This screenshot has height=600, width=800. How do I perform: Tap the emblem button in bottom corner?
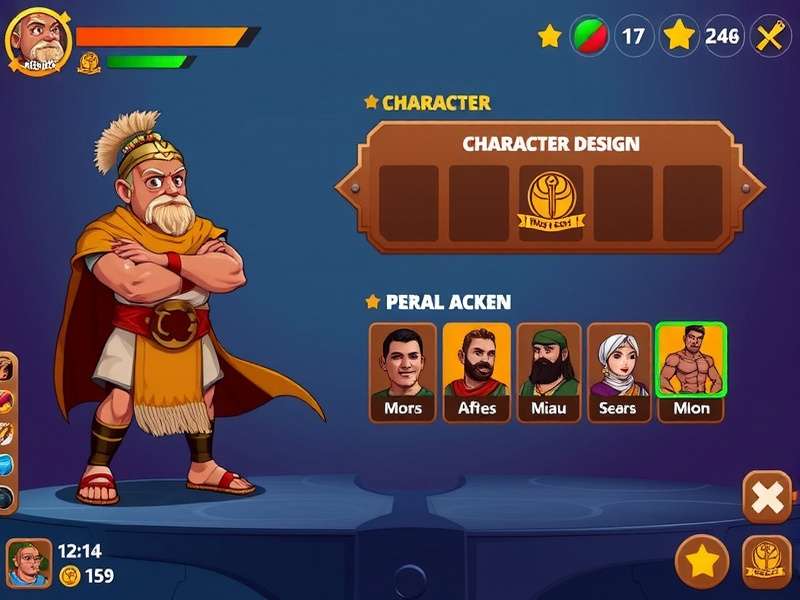coord(767,561)
